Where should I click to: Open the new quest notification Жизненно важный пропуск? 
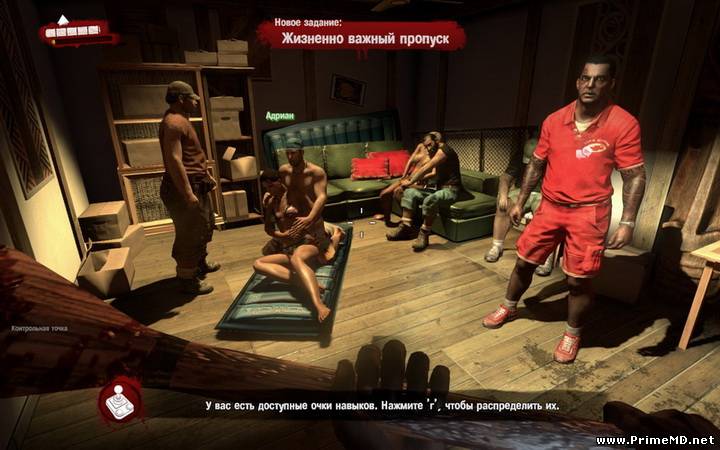tap(362, 39)
